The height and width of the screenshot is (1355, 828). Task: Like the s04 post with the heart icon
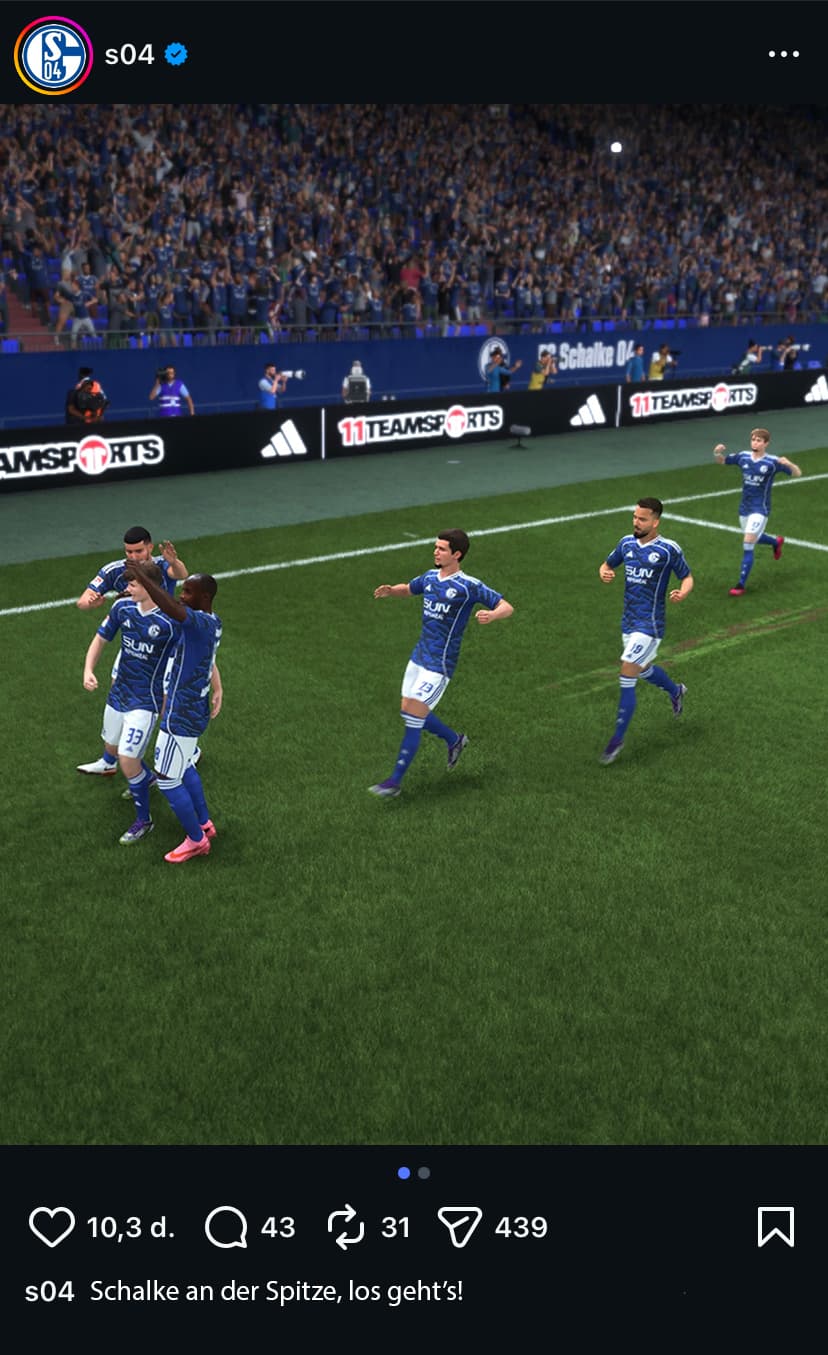point(52,1227)
